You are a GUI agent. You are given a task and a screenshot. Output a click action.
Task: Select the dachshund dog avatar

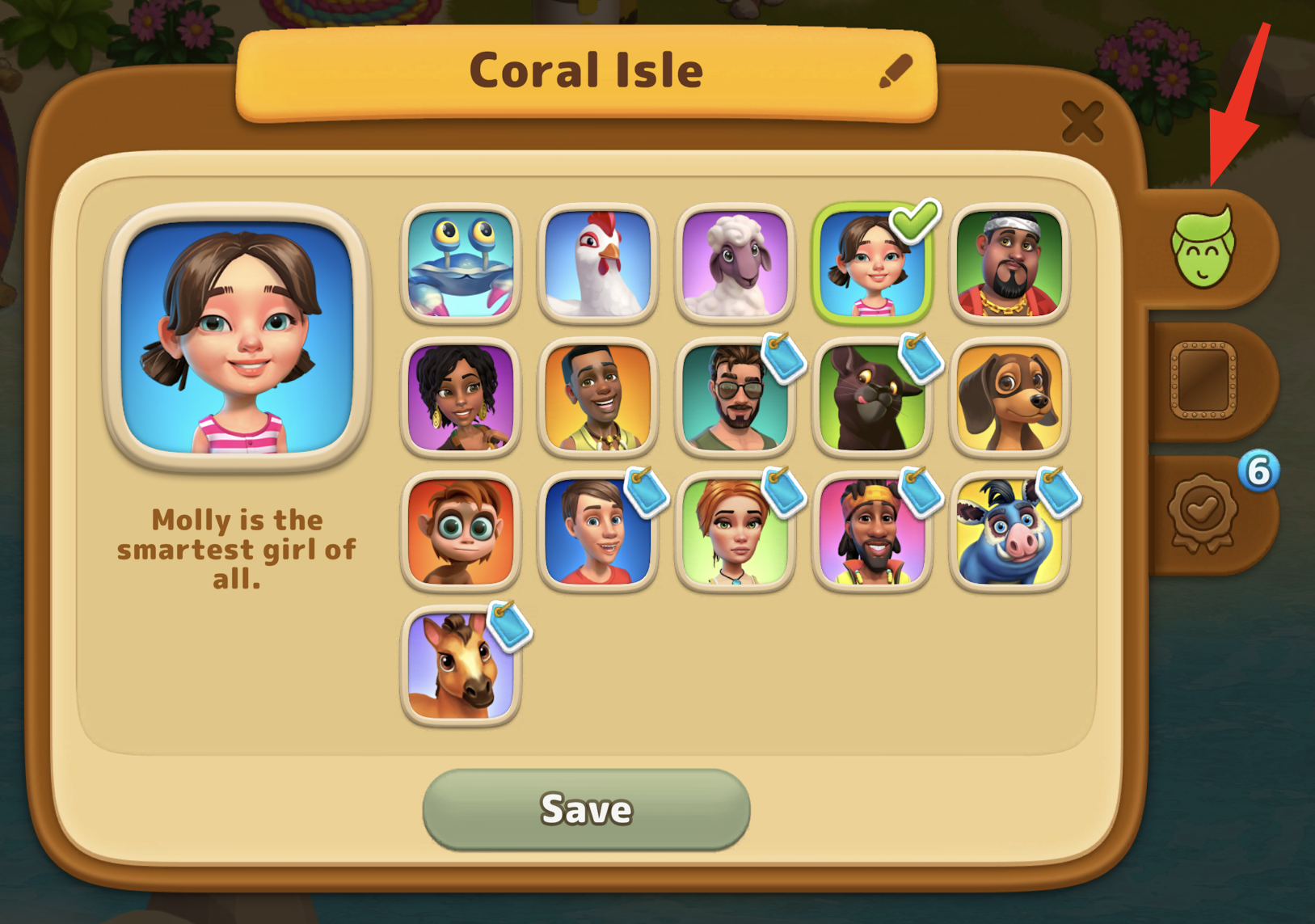click(1009, 397)
